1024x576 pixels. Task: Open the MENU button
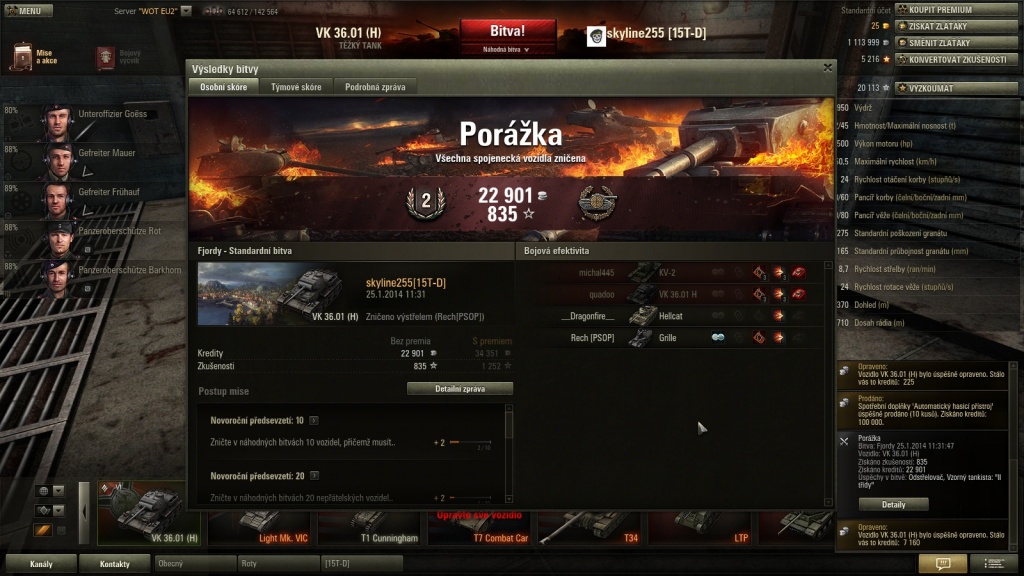[x=29, y=11]
